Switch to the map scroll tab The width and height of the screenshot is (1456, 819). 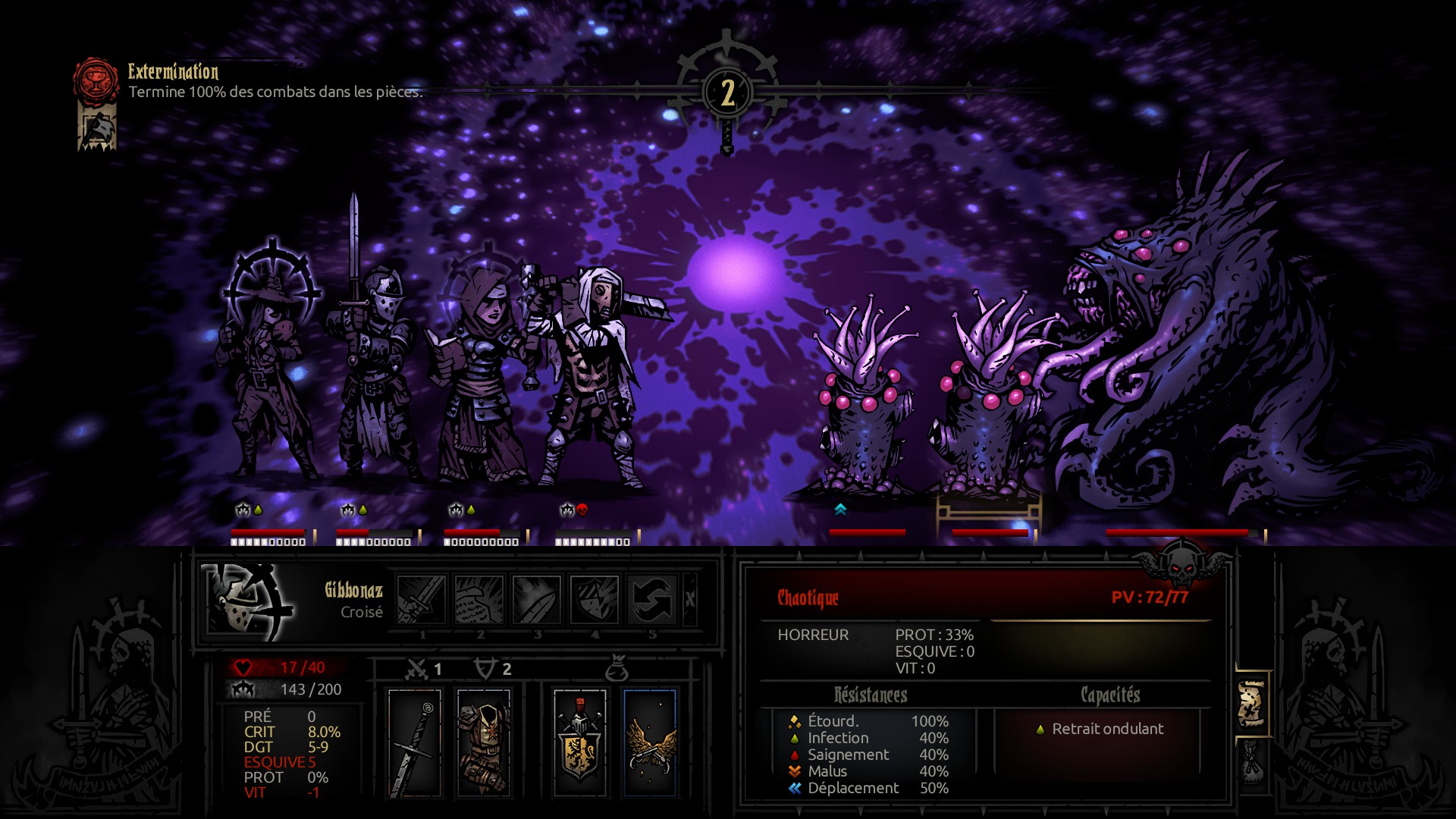coord(1252,704)
